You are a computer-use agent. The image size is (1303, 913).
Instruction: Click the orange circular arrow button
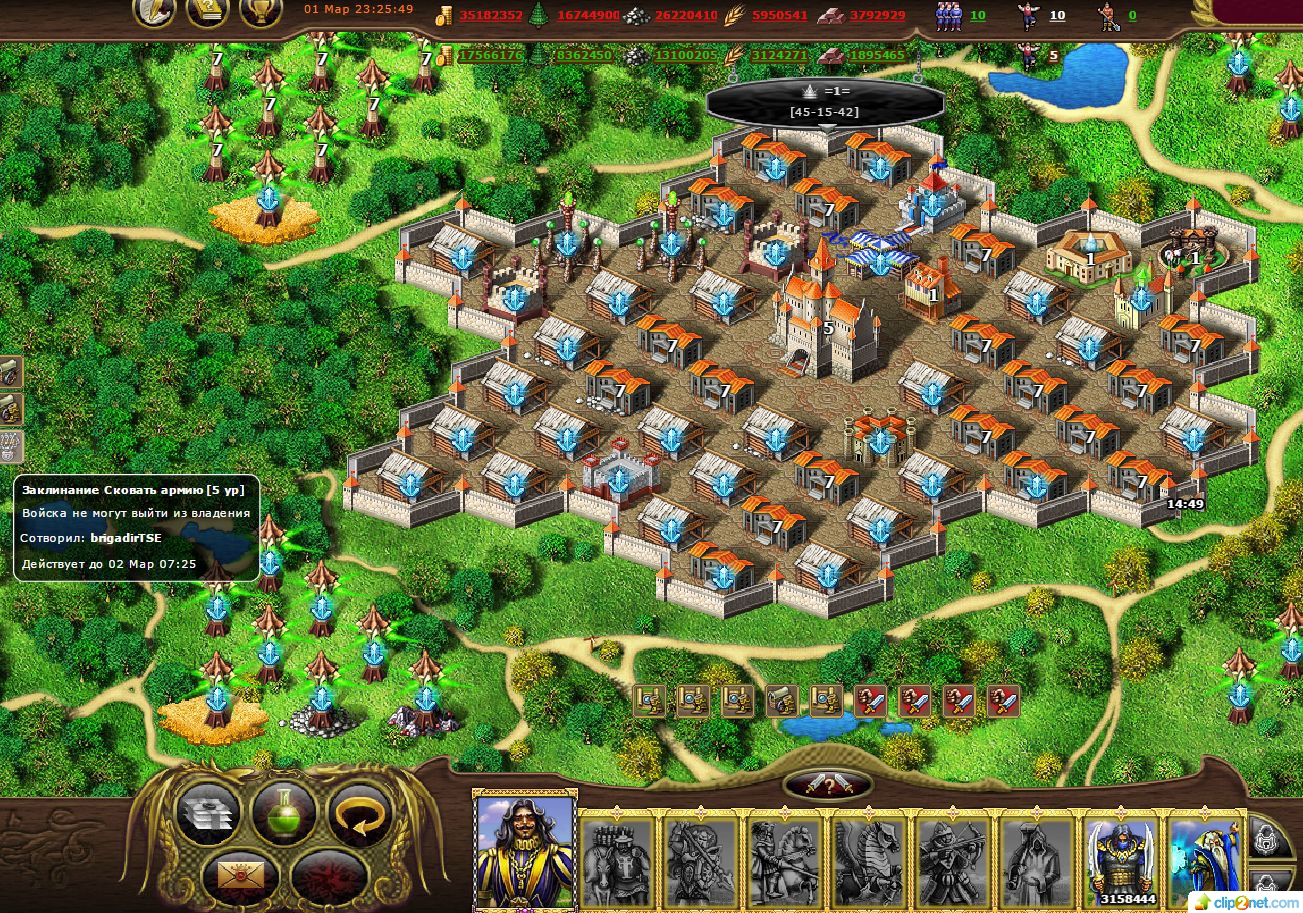click(359, 813)
